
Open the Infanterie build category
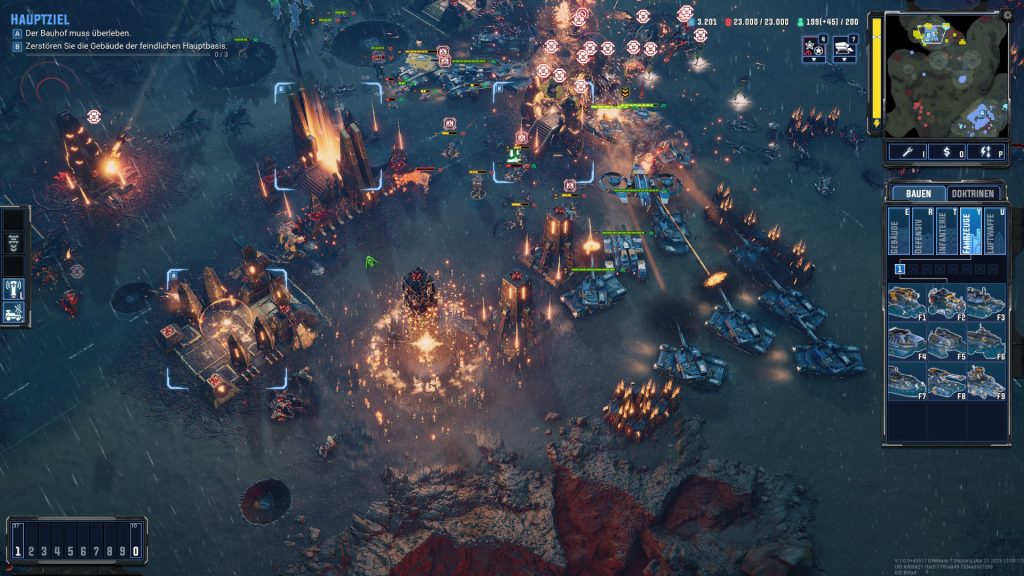pos(942,232)
